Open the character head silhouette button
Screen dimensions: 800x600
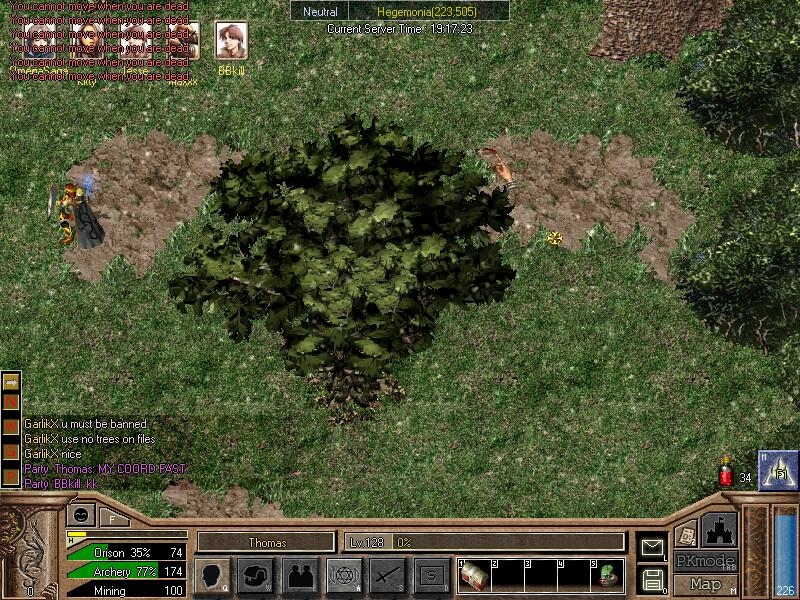point(211,576)
